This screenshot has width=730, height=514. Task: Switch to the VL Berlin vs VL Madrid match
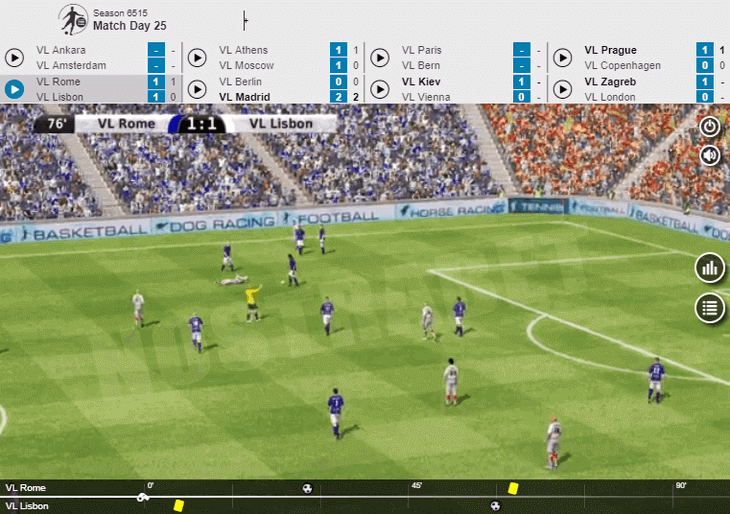click(x=198, y=89)
